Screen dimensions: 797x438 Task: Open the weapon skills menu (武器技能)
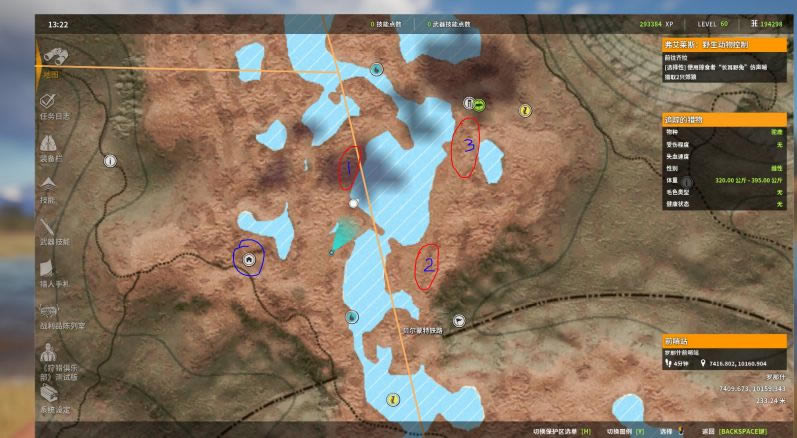[49, 229]
